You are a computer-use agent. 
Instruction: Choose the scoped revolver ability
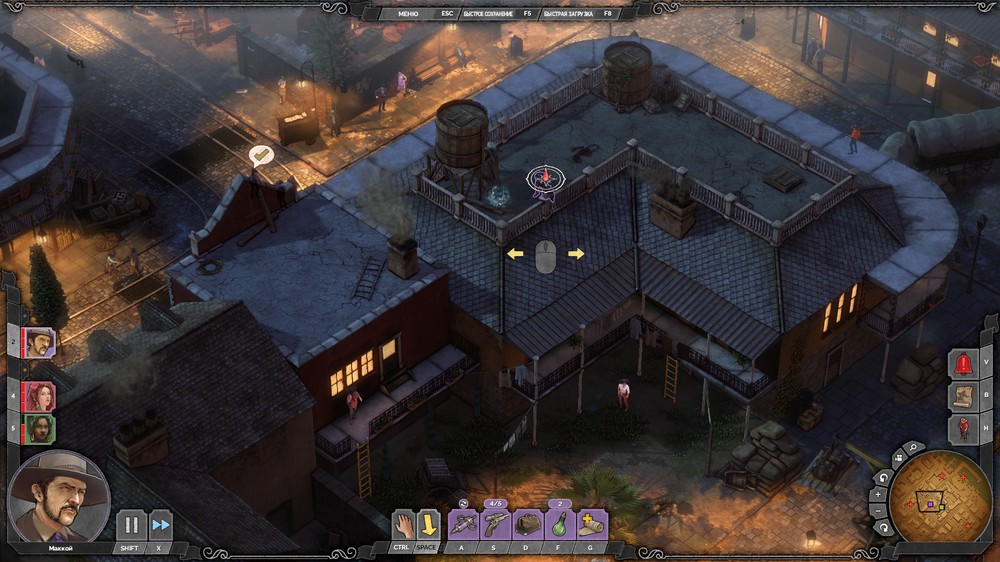point(496,524)
